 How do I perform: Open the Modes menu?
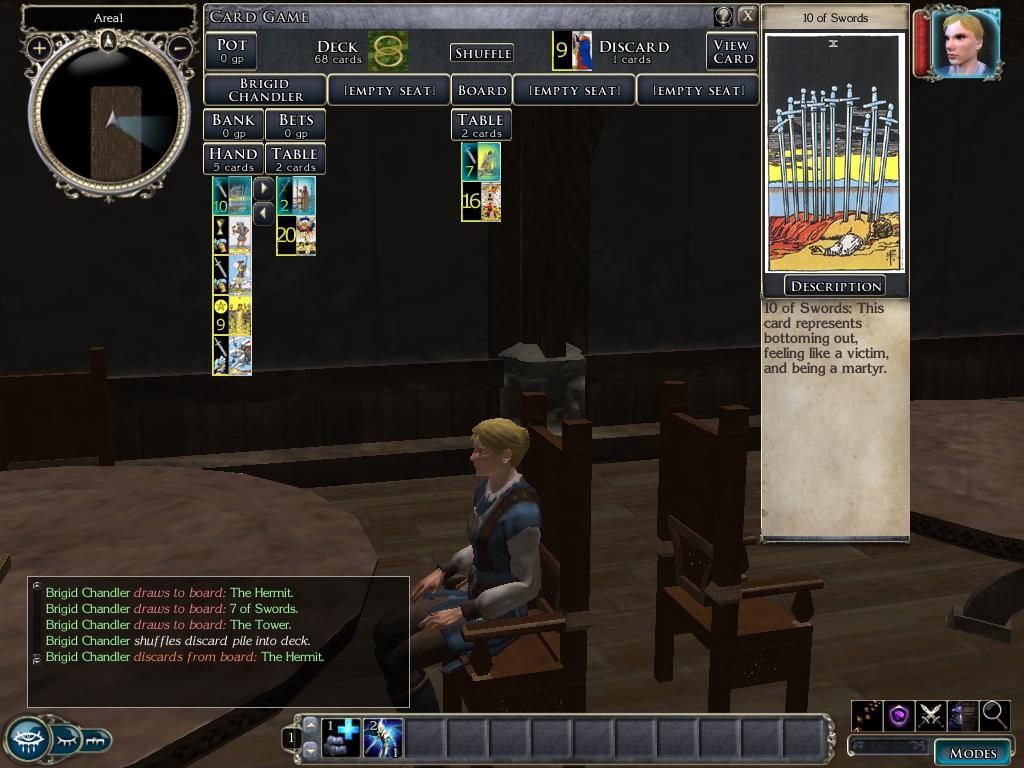(x=972, y=753)
